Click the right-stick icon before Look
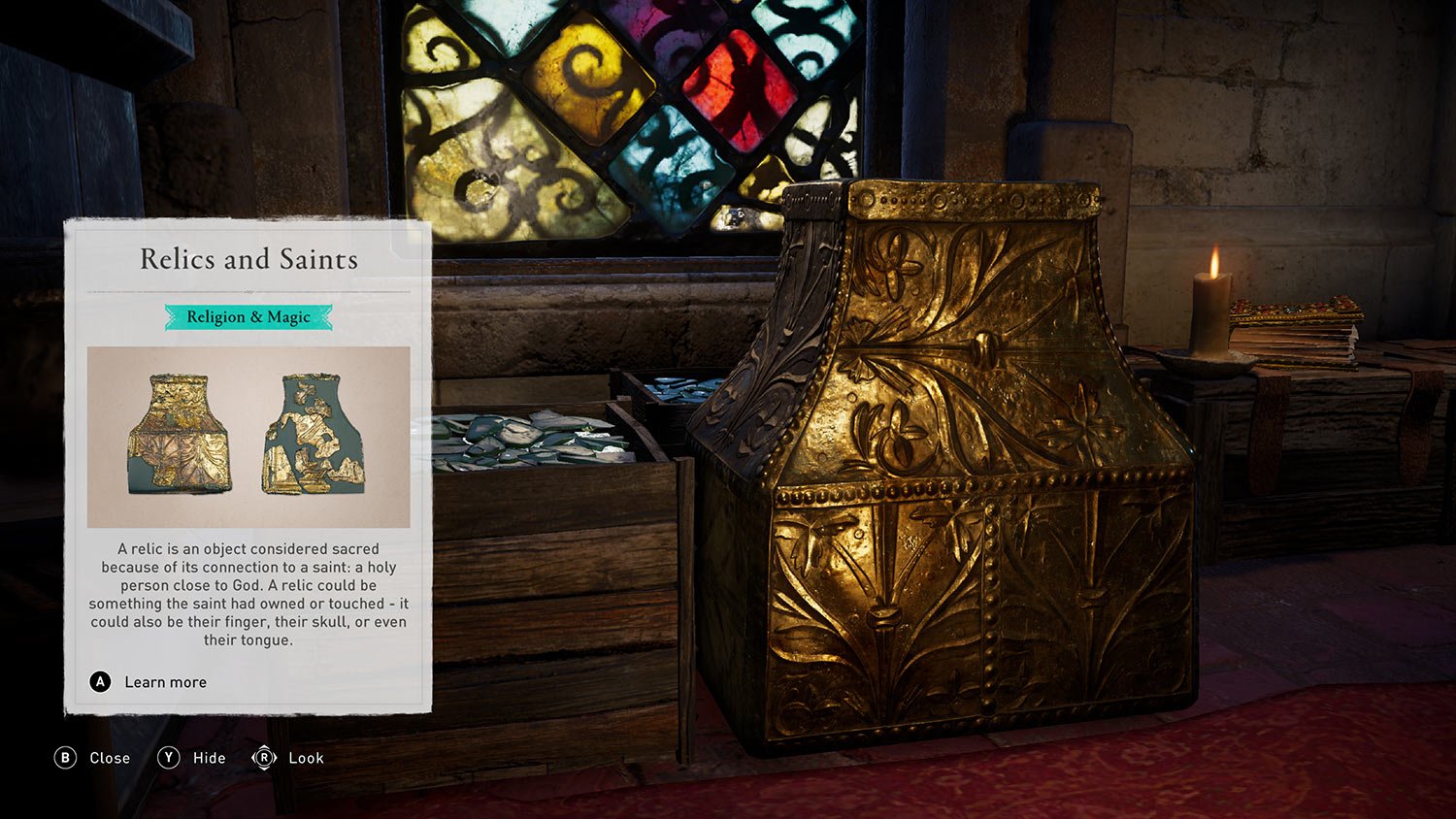This screenshot has width=1456, height=819. pos(263,758)
